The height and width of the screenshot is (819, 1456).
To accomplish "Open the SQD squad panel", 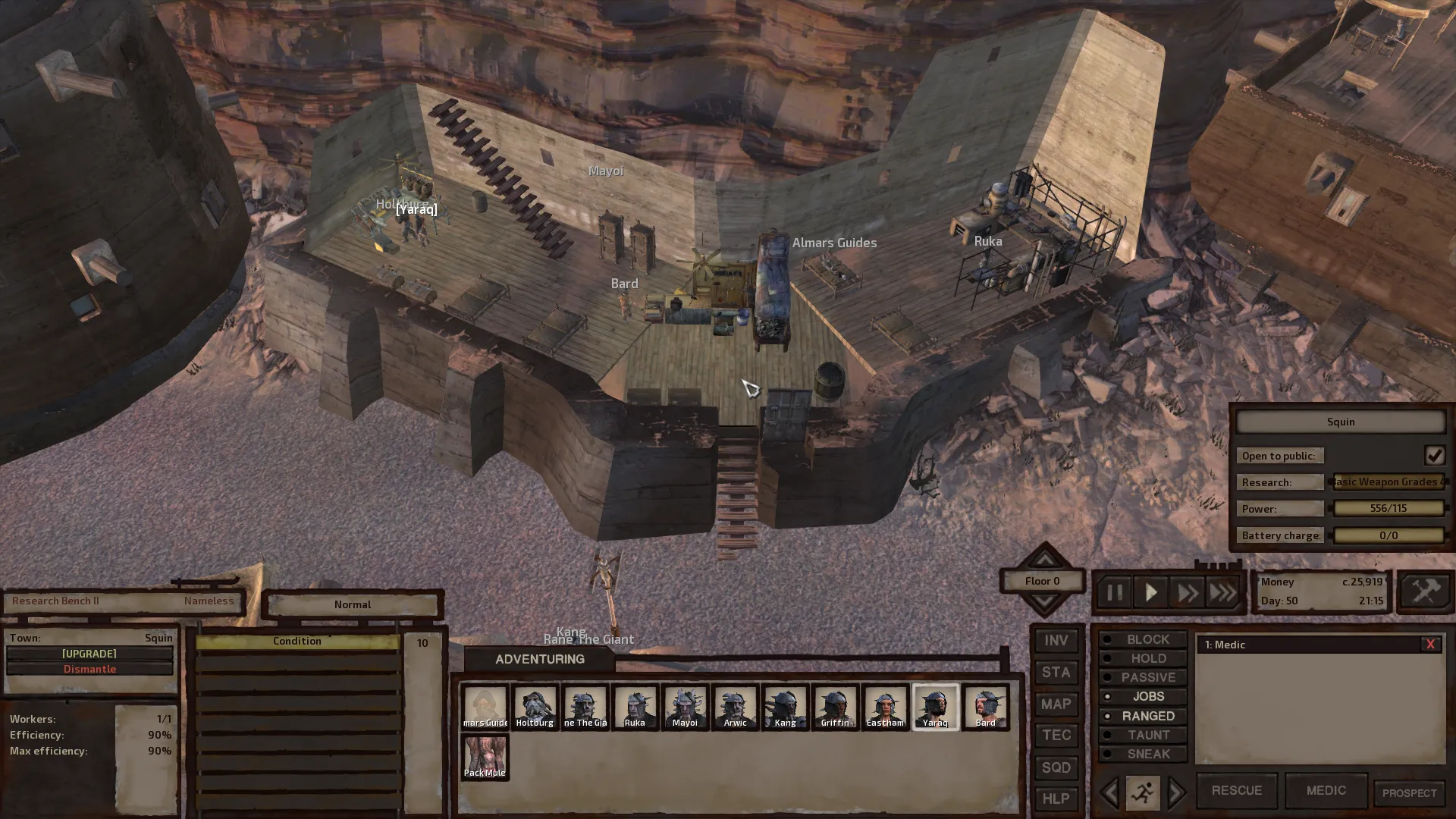I will tap(1056, 767).
